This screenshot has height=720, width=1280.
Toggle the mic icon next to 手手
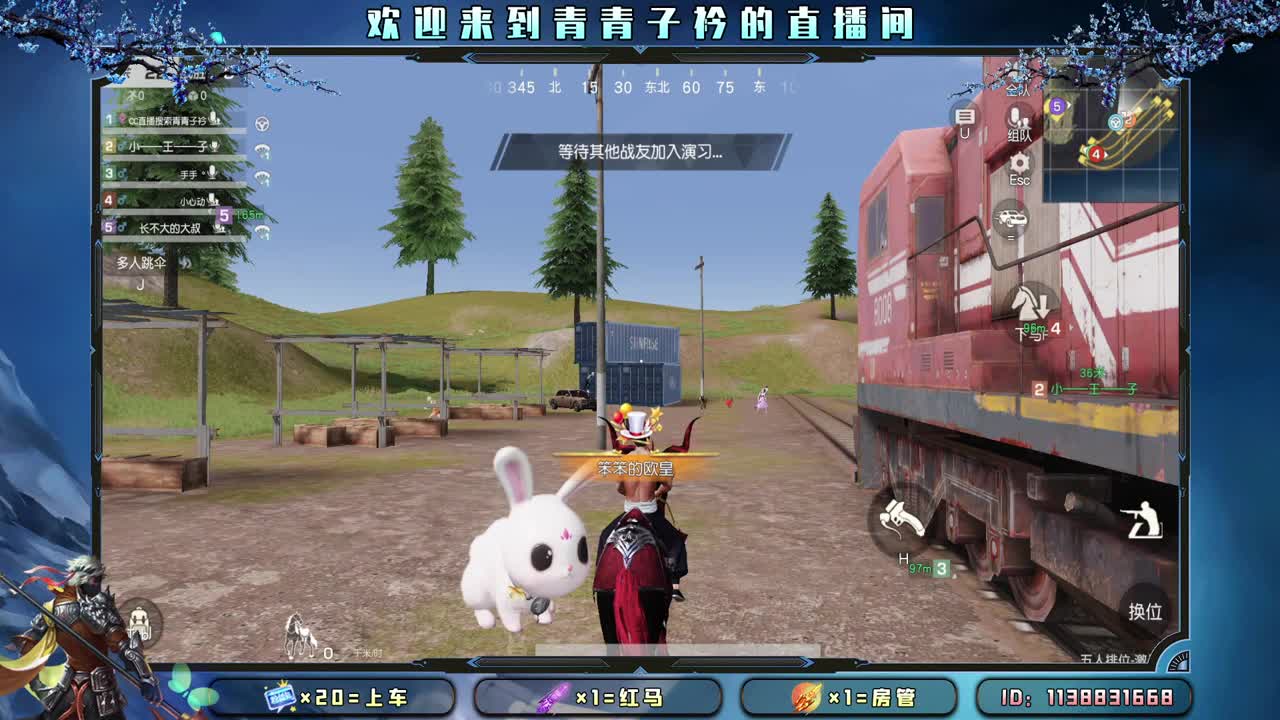click(211, 173)
